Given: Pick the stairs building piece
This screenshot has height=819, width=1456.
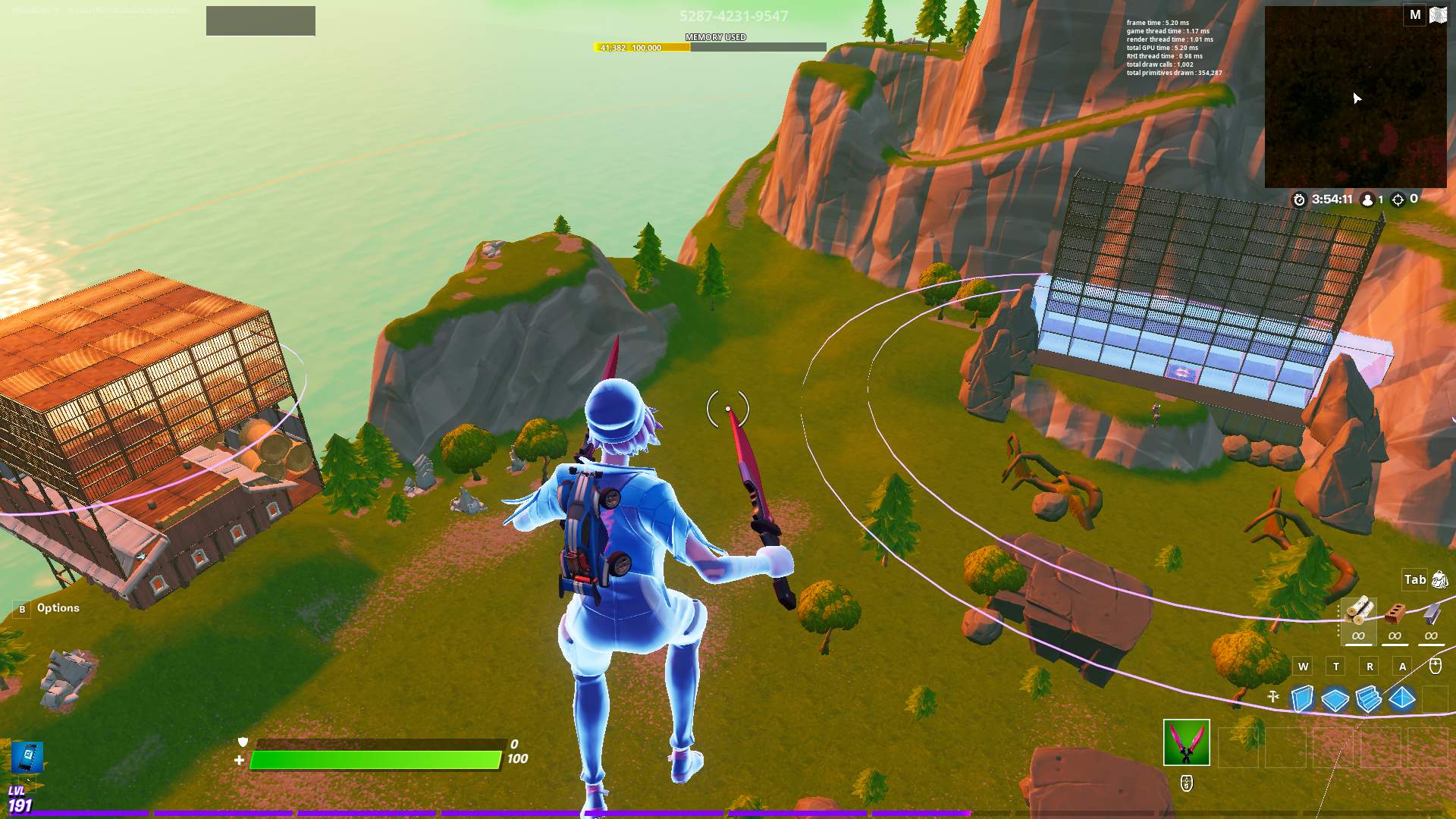Looking at the screenshot, I should [x=1369, y=698].
